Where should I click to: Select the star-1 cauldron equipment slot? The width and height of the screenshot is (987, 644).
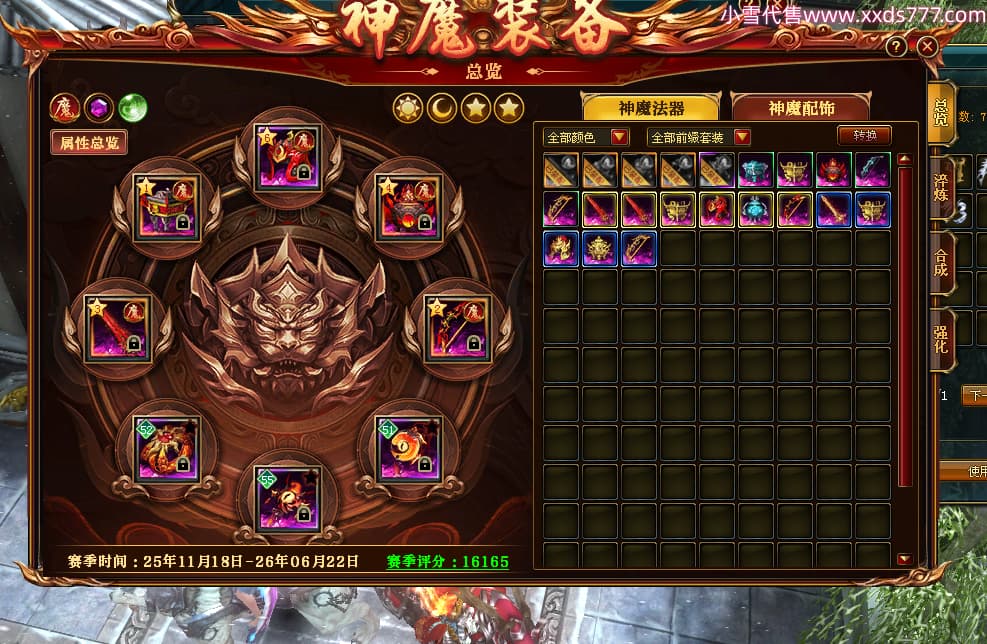[x=167, y=207]
